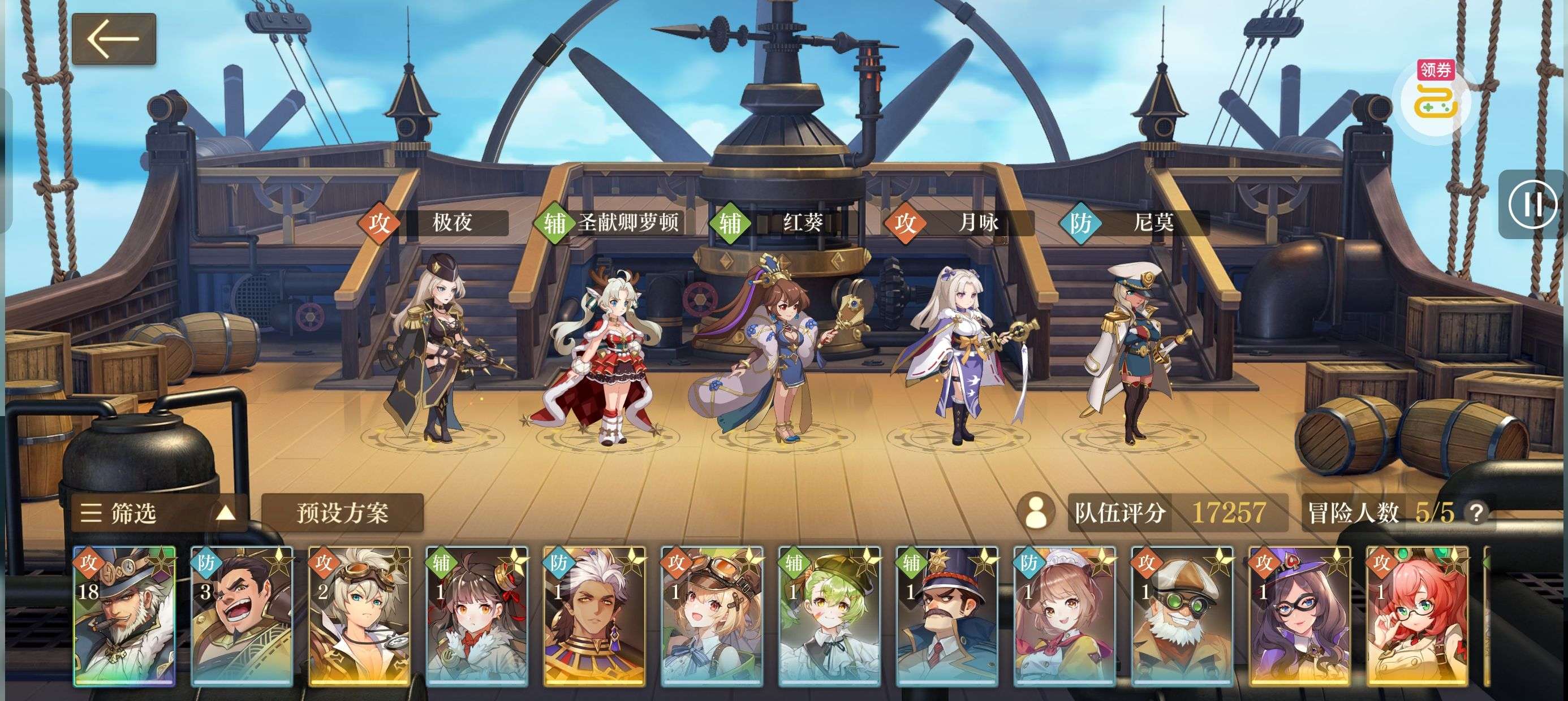
Task: Open the team profile silhouette icon
Action: 1036,513
